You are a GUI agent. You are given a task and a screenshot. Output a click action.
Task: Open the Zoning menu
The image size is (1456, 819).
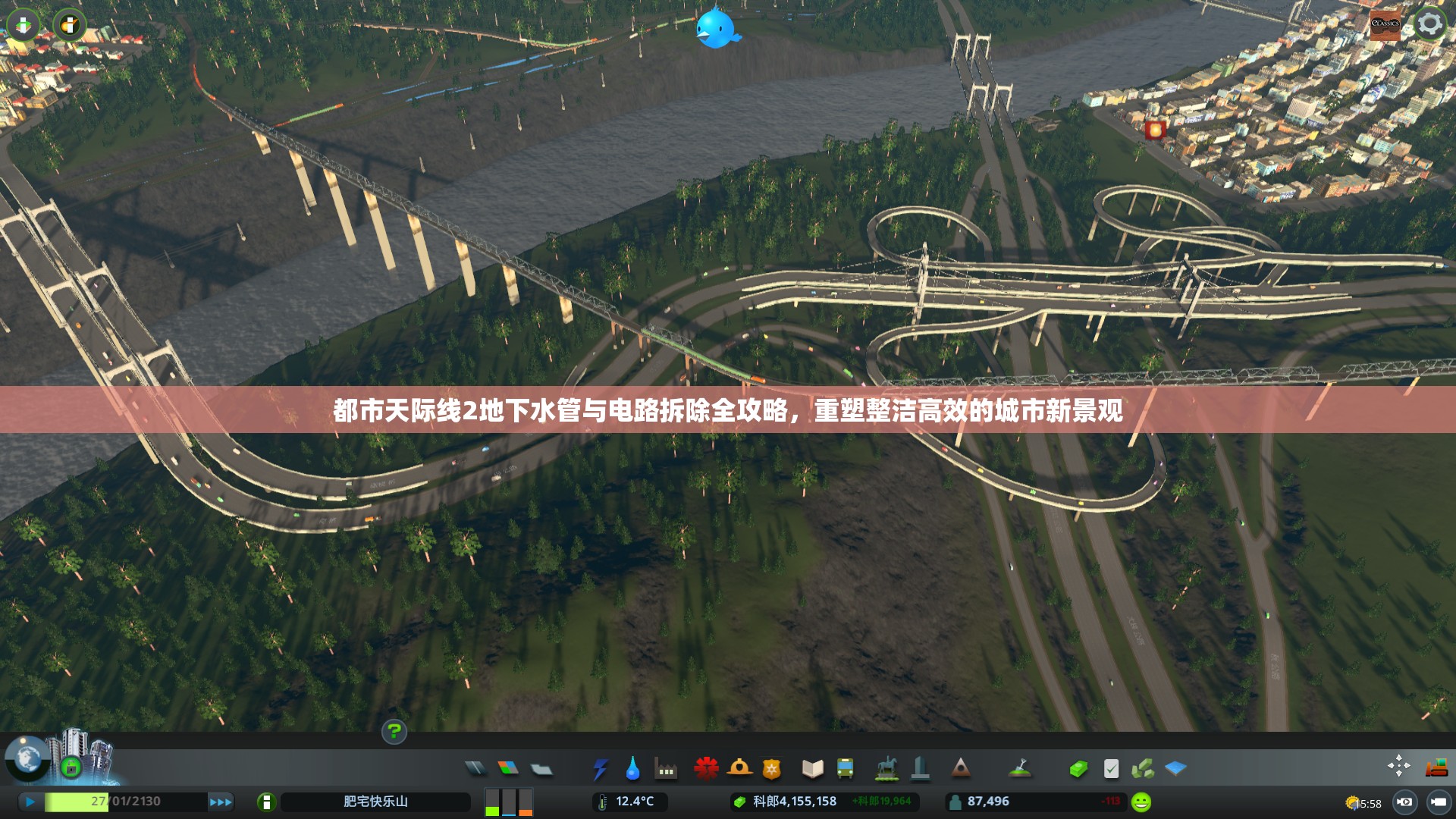pos(507,768)
